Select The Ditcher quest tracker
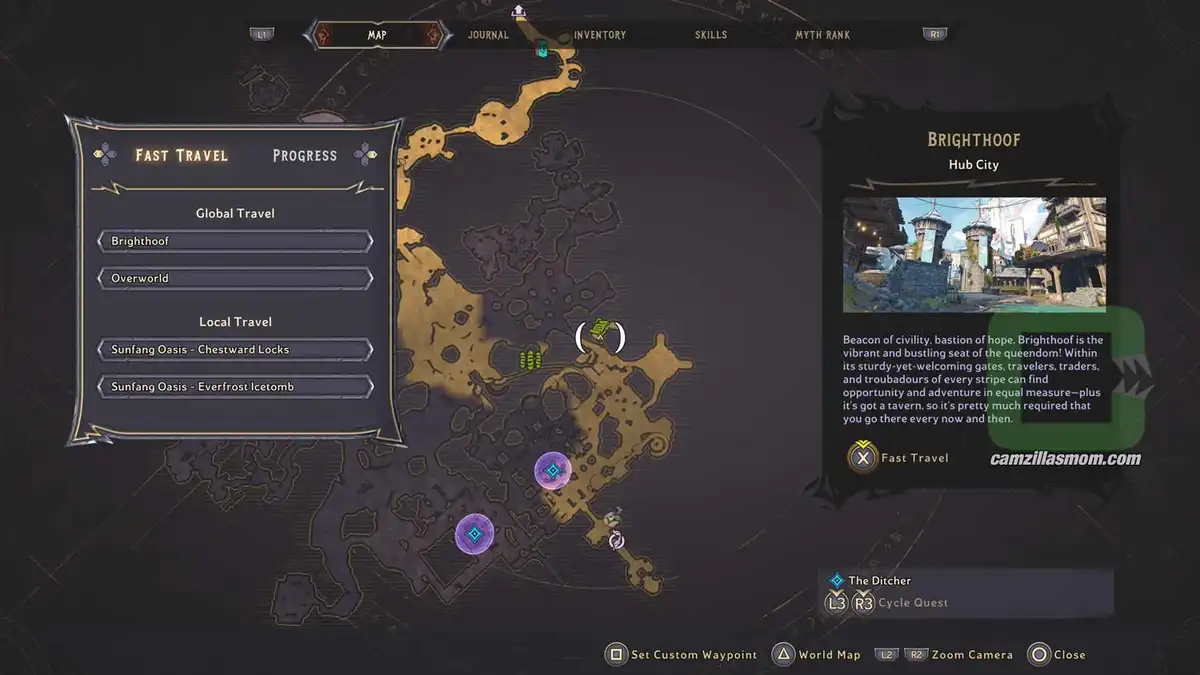The height and width of the screenshot is (675, 1200). pyautogui.click(x=879, y=581)
